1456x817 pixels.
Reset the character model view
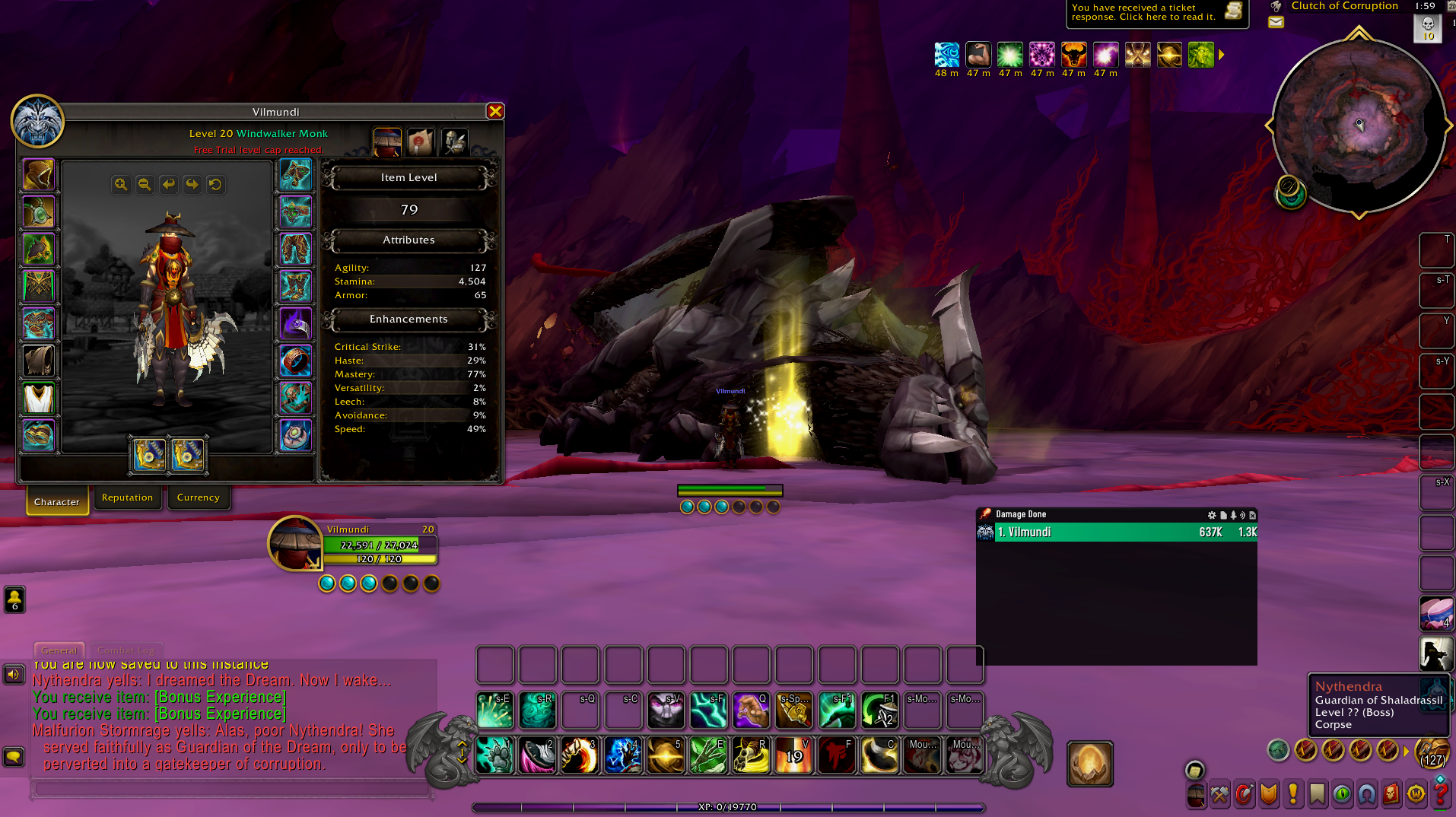coord(216,185)
